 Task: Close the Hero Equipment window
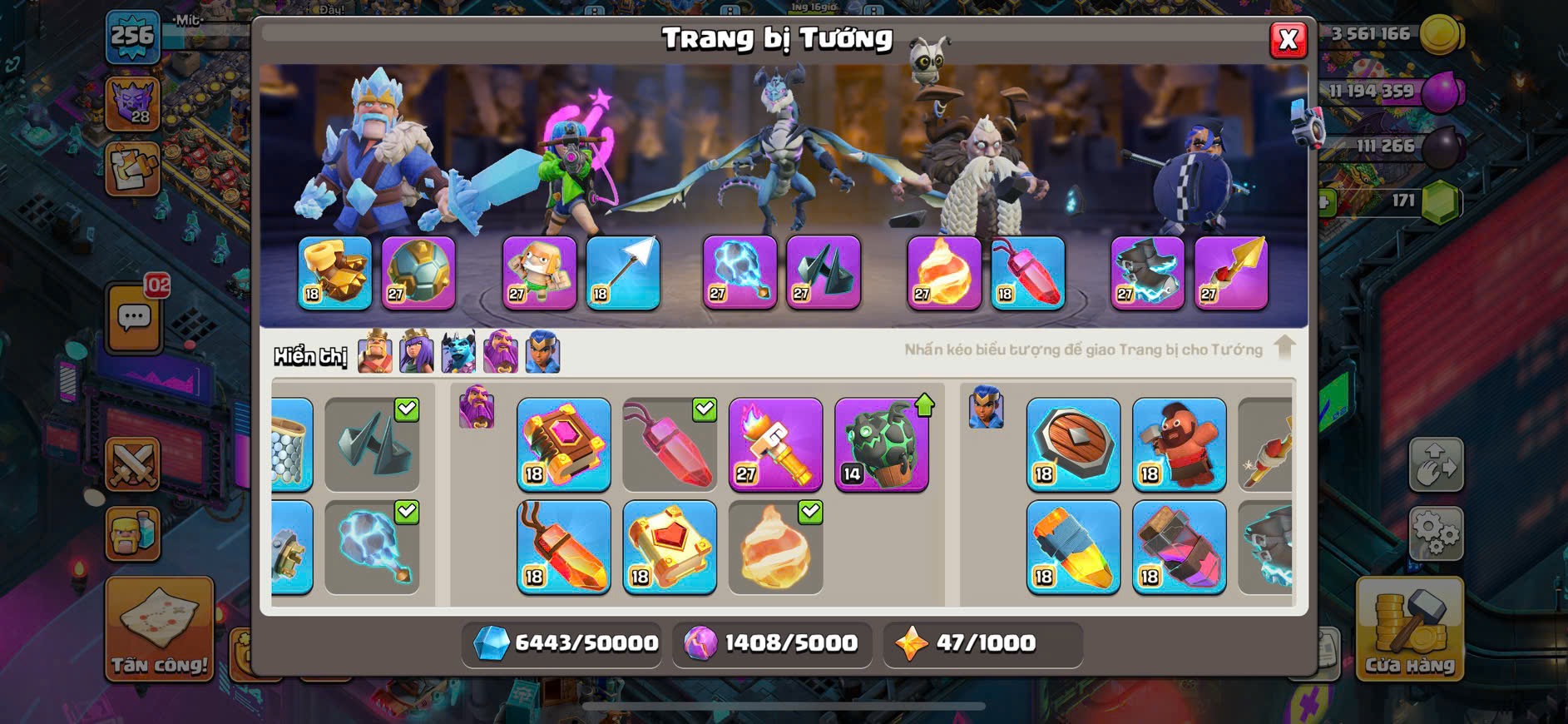pyautogui.click(x=1288, y=39)
